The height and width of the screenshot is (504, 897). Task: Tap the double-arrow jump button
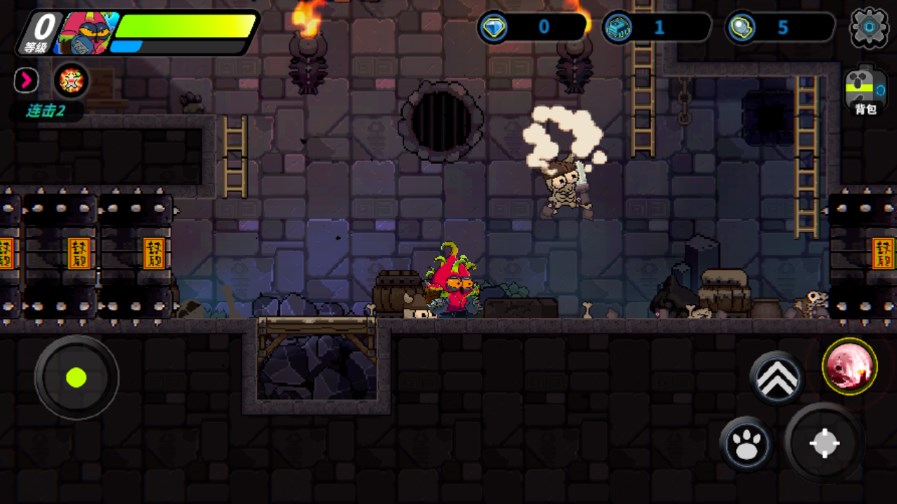pos(776,377)
